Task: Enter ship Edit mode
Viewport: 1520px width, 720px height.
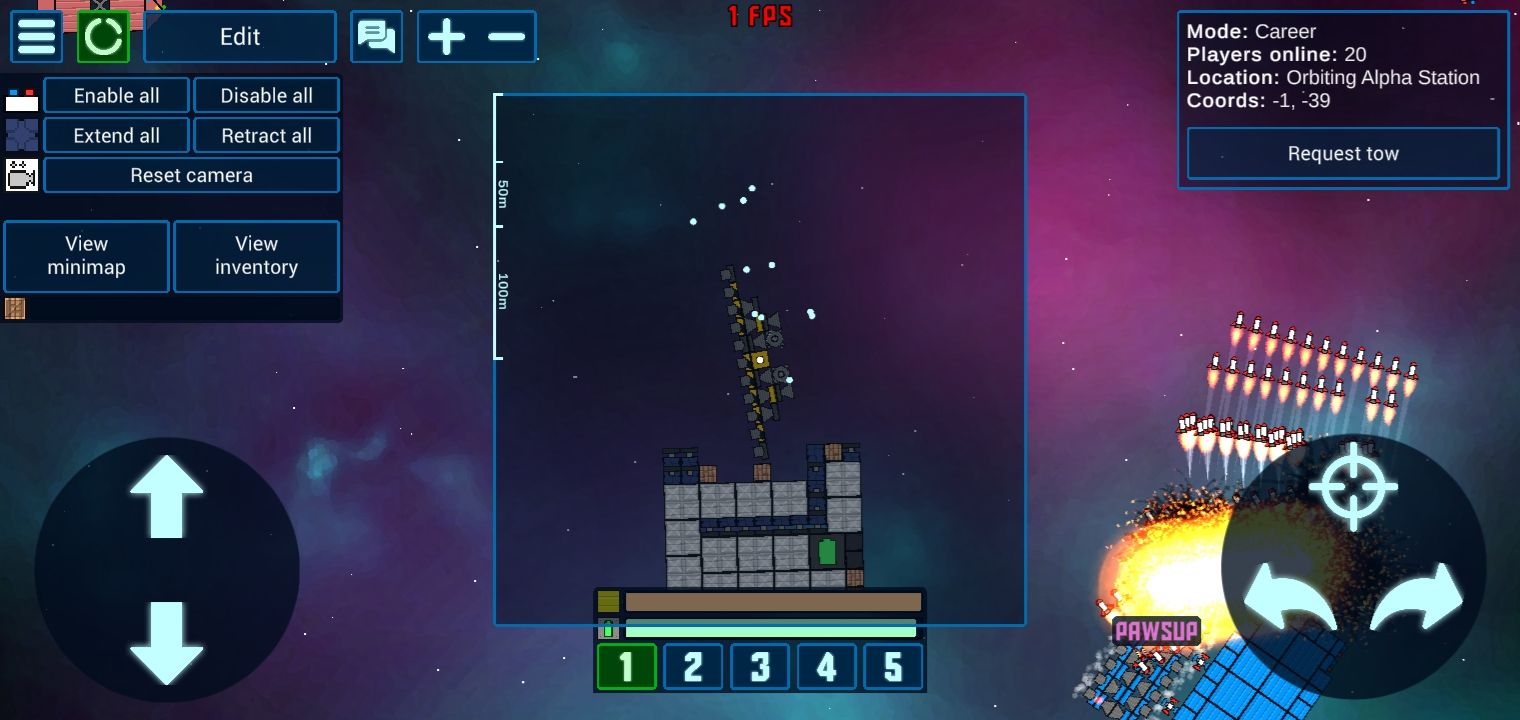Action: coord(240,37)
